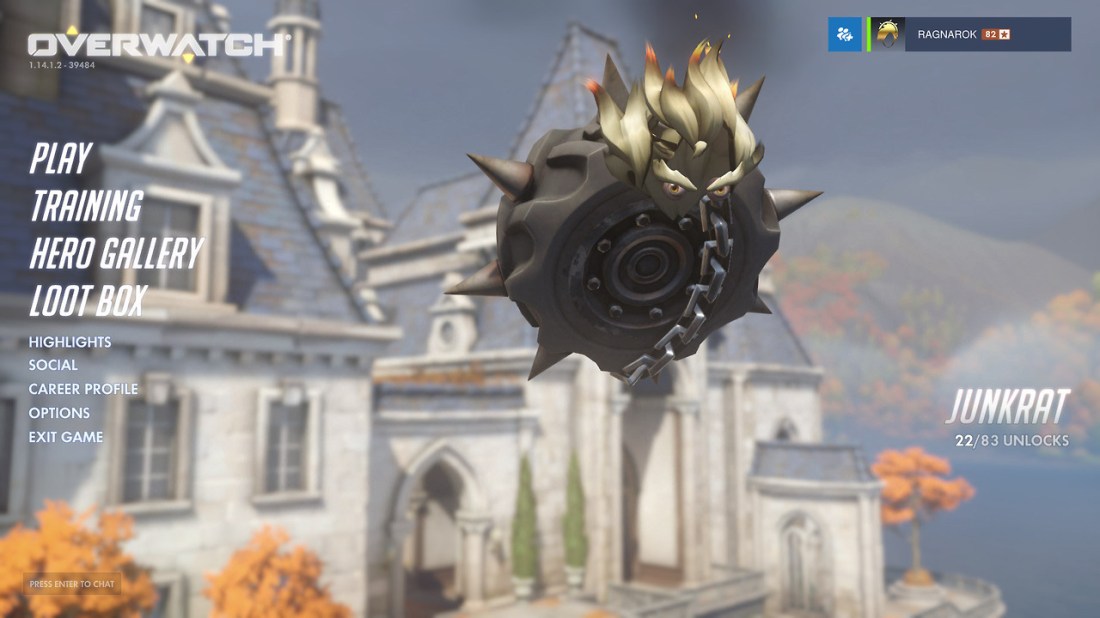Open Options
Image resolution: width=1100 pixels, height=618 pixels.
pyautogui.click(x=59, y=413)
